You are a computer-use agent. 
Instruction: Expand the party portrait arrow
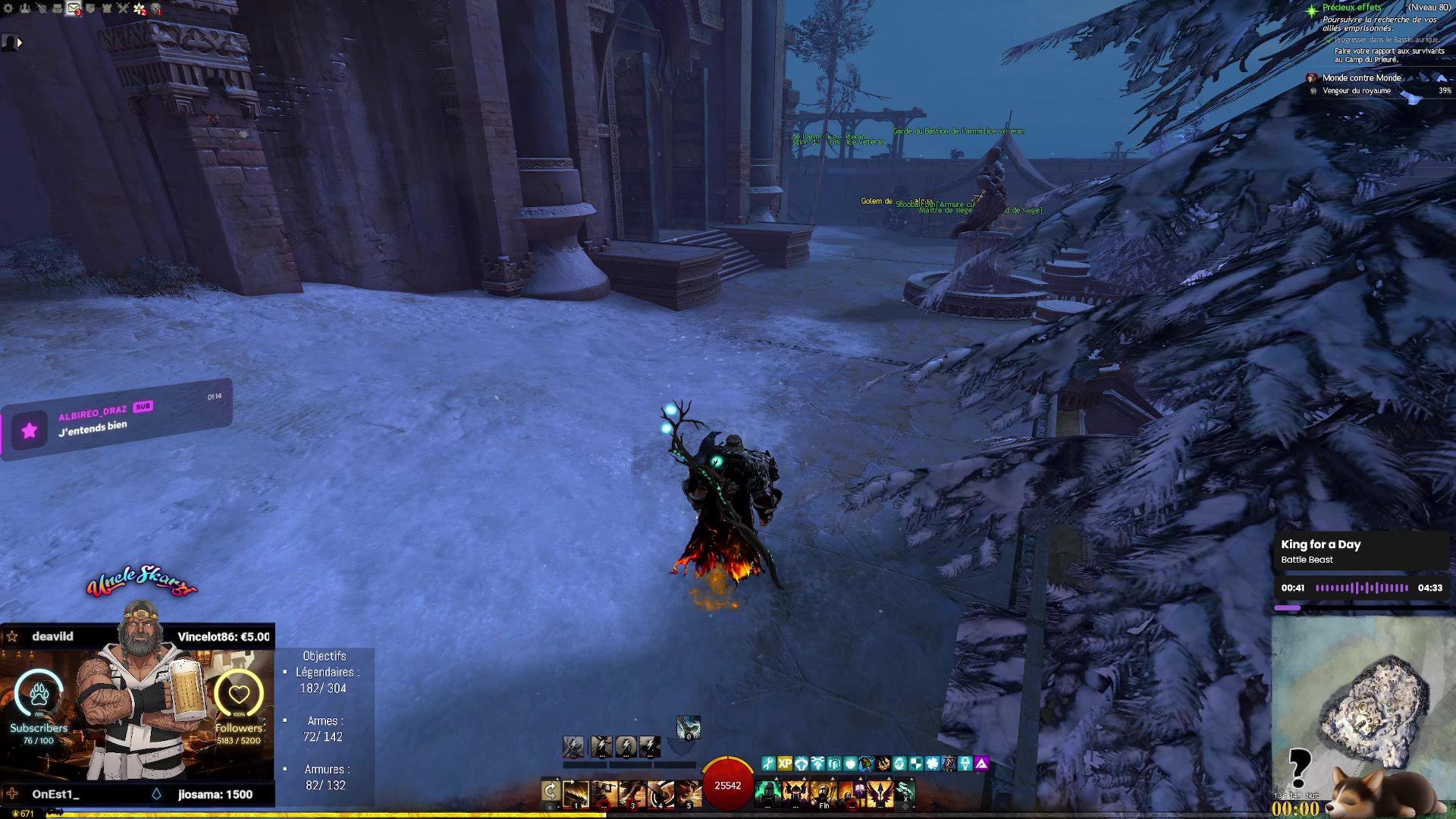point(20,43)
